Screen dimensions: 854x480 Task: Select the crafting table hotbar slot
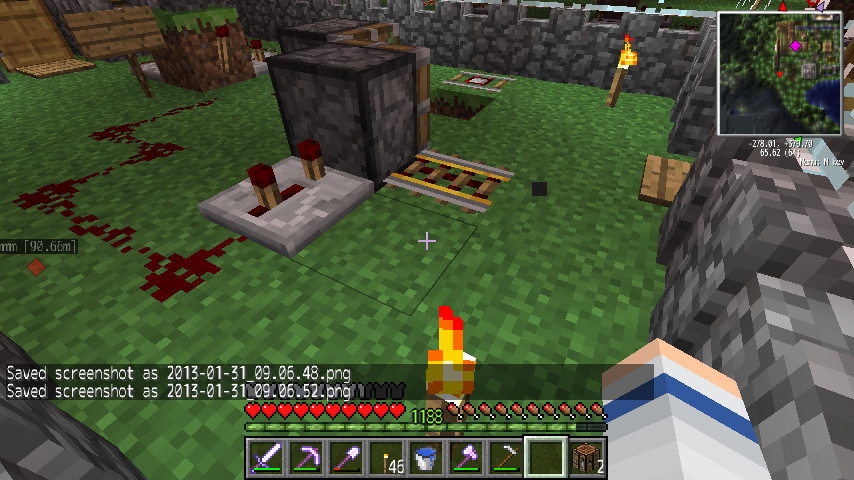(x=586, y=458)
